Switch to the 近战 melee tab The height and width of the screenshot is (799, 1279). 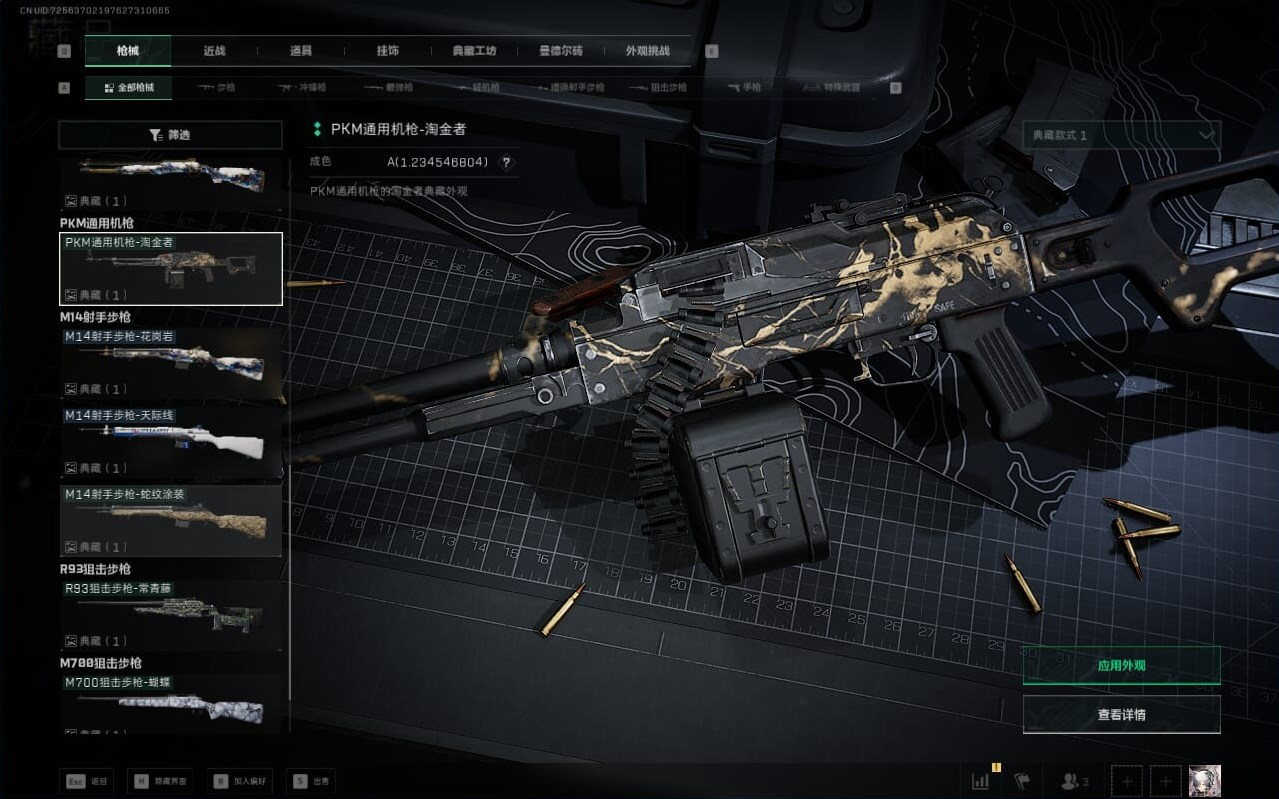pos(214,51)
